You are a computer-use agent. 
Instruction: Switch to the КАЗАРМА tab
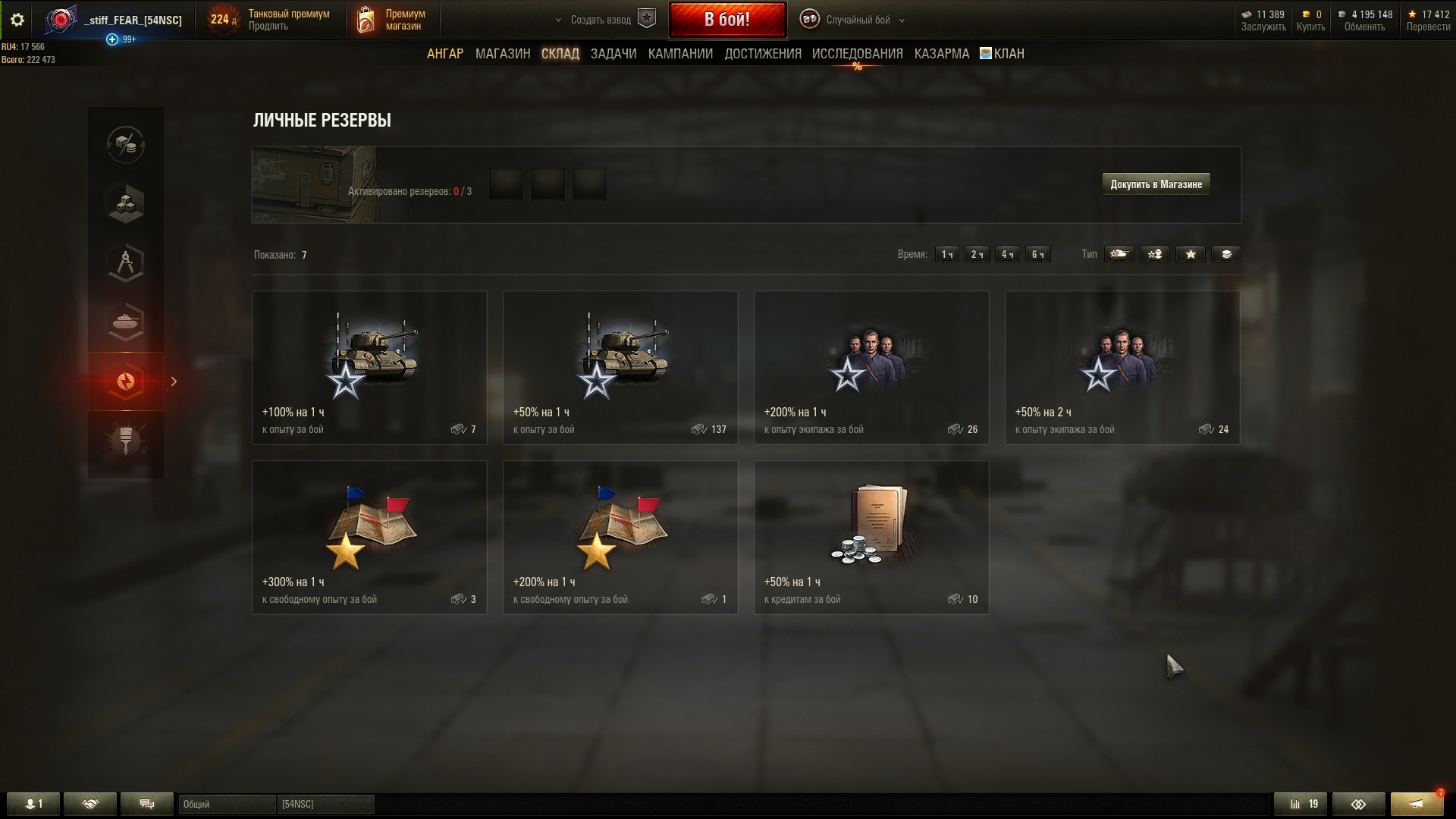click(x=941, y=54)
